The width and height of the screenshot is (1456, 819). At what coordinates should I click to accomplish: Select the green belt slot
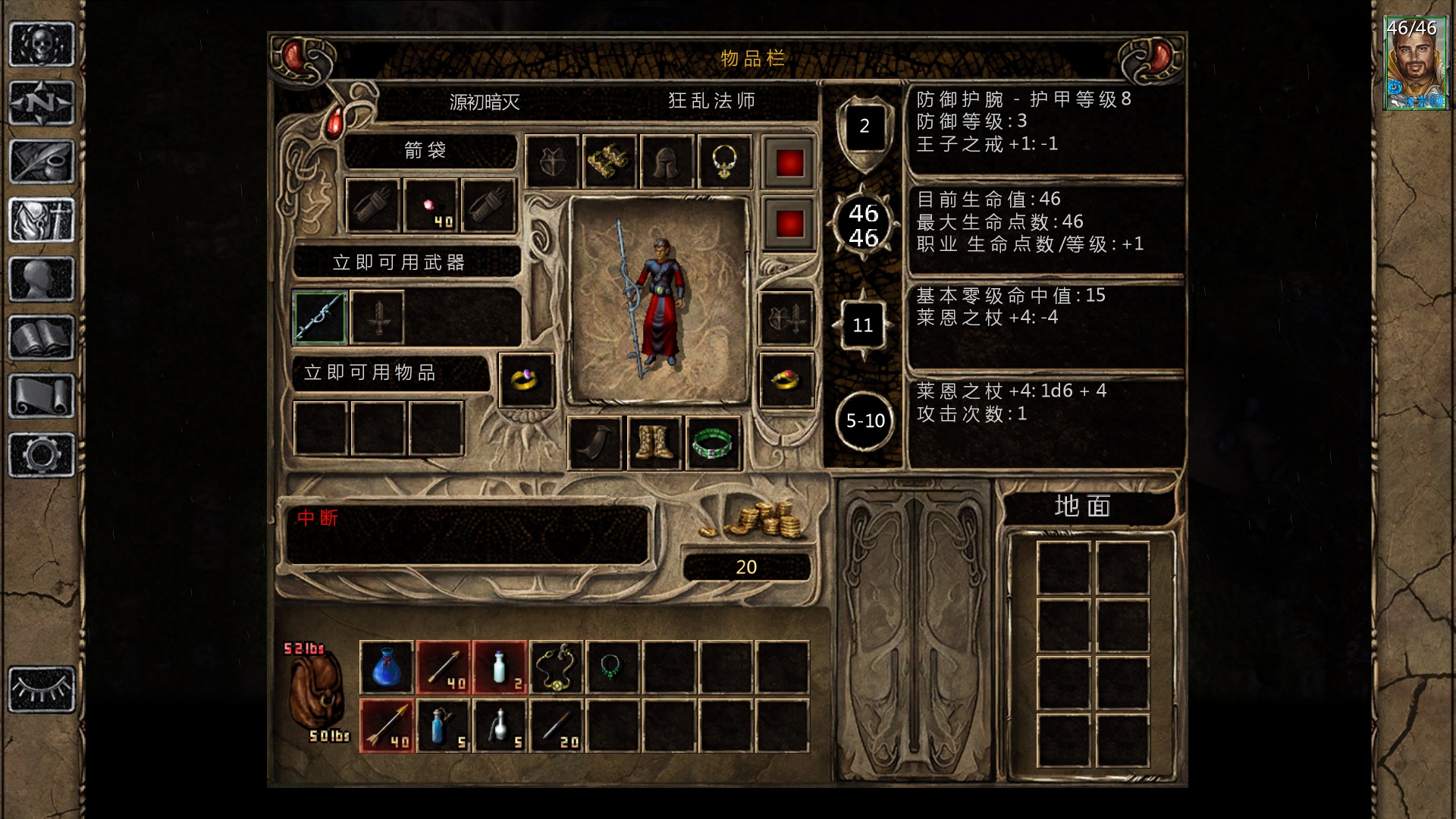712,443
